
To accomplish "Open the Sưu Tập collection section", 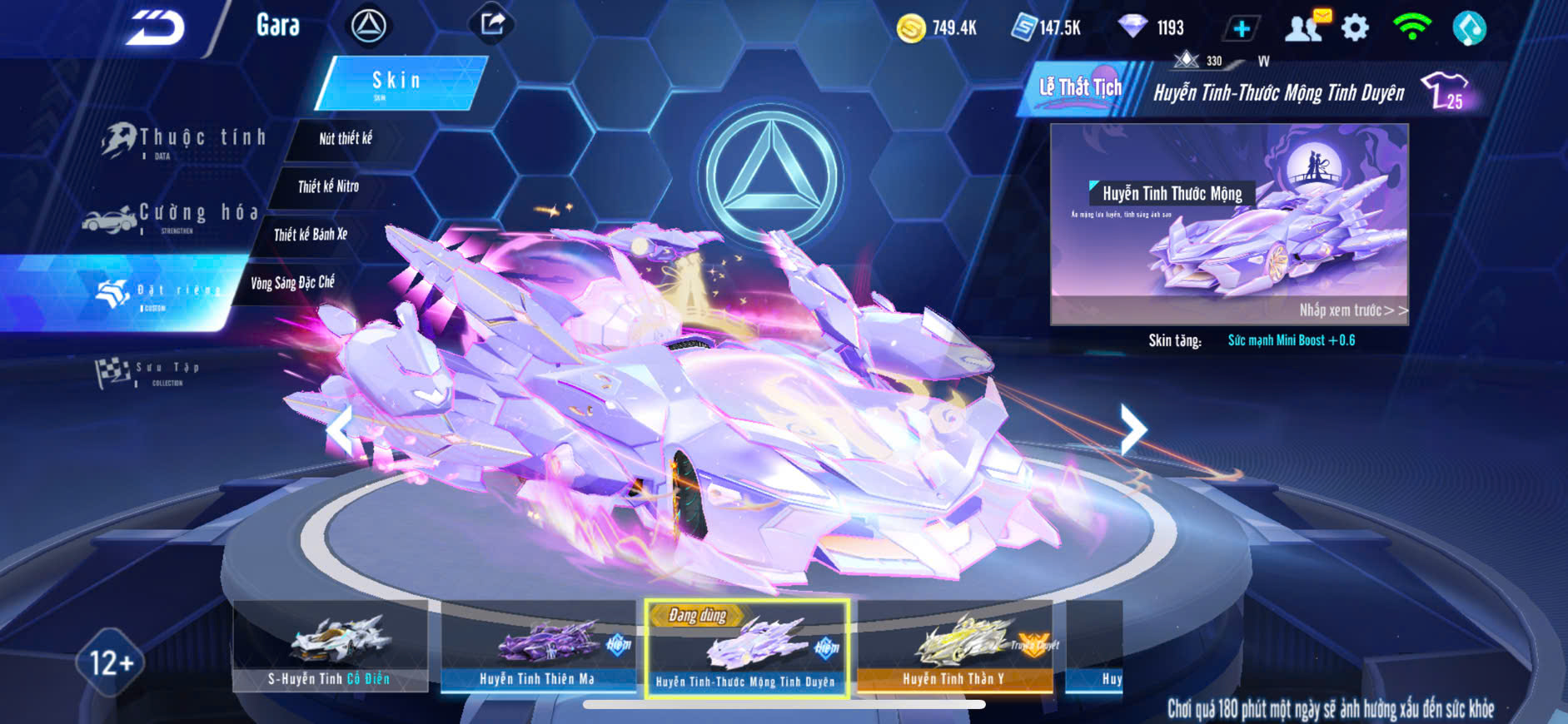I will tap(148, 371).
